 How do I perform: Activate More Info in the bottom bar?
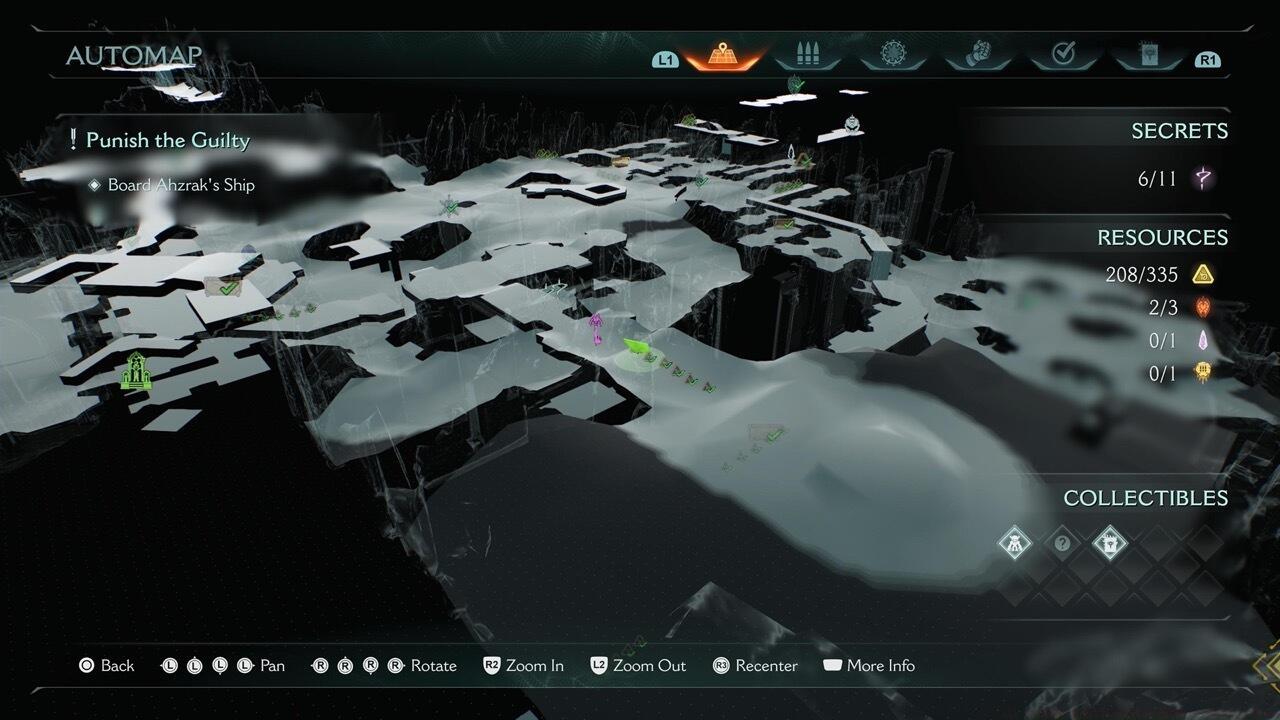[x=869, y=665]
